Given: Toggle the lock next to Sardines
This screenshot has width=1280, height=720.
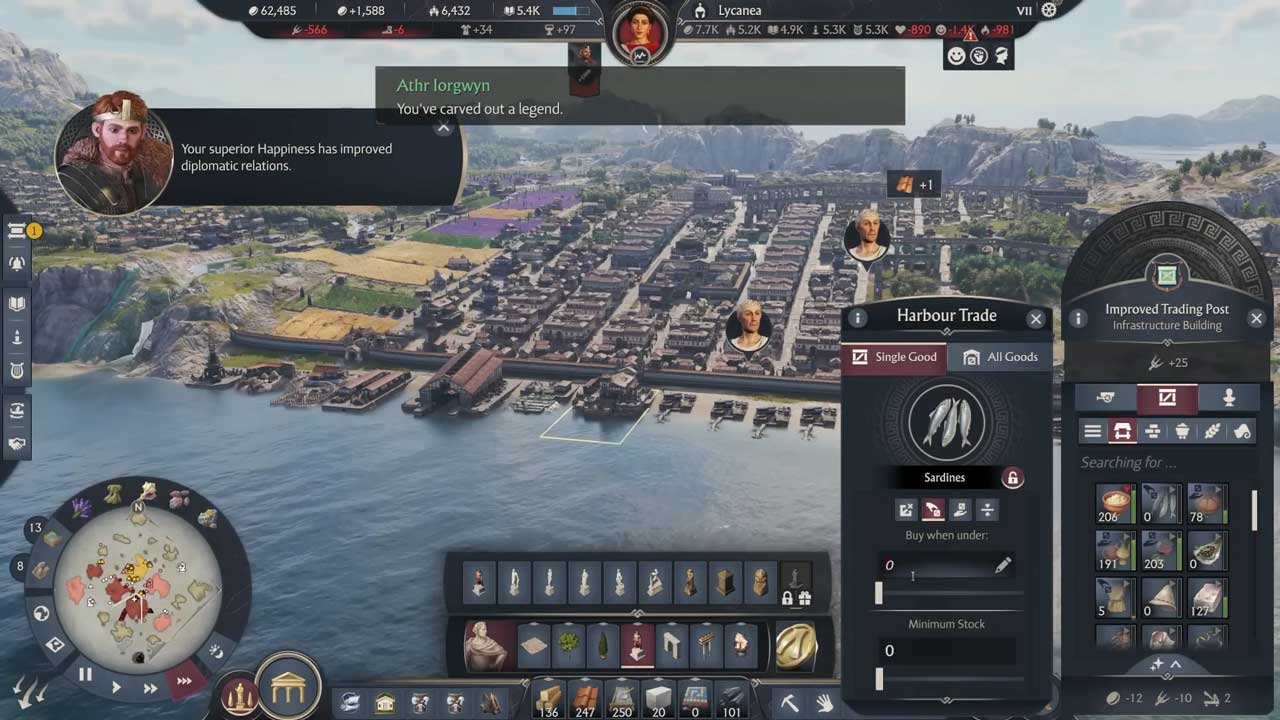Looking at the screenshot, I should [1012, 478].
